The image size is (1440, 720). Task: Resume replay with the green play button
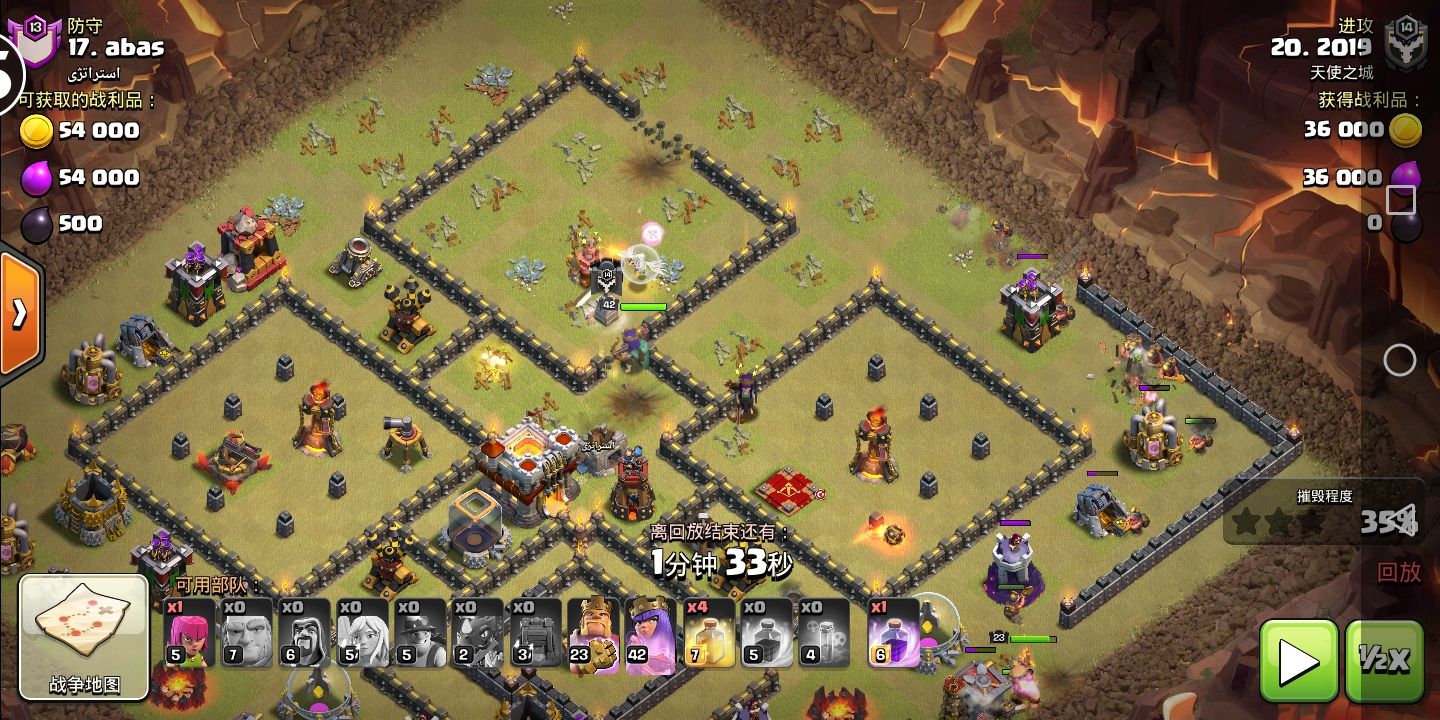1298,660
